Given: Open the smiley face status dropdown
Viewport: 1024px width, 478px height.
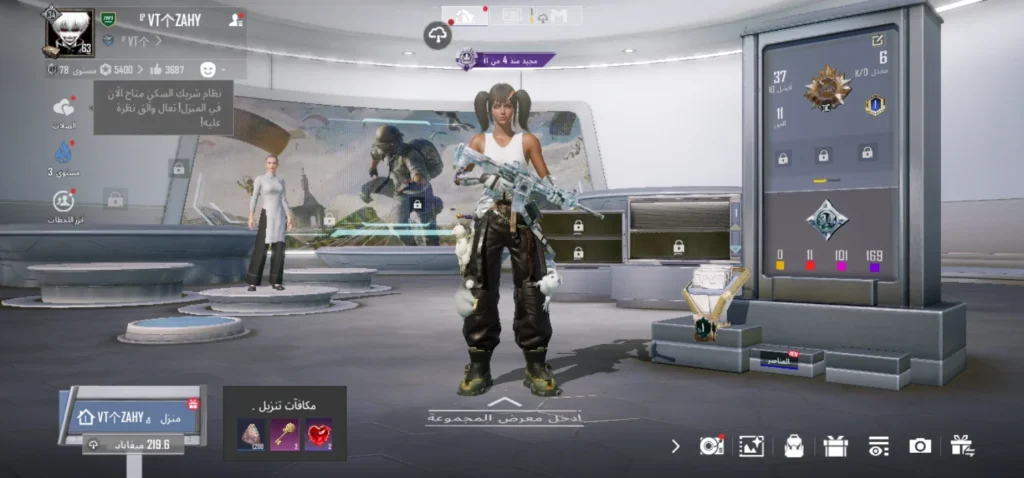Looking at the screenshot, I should 208,69.
